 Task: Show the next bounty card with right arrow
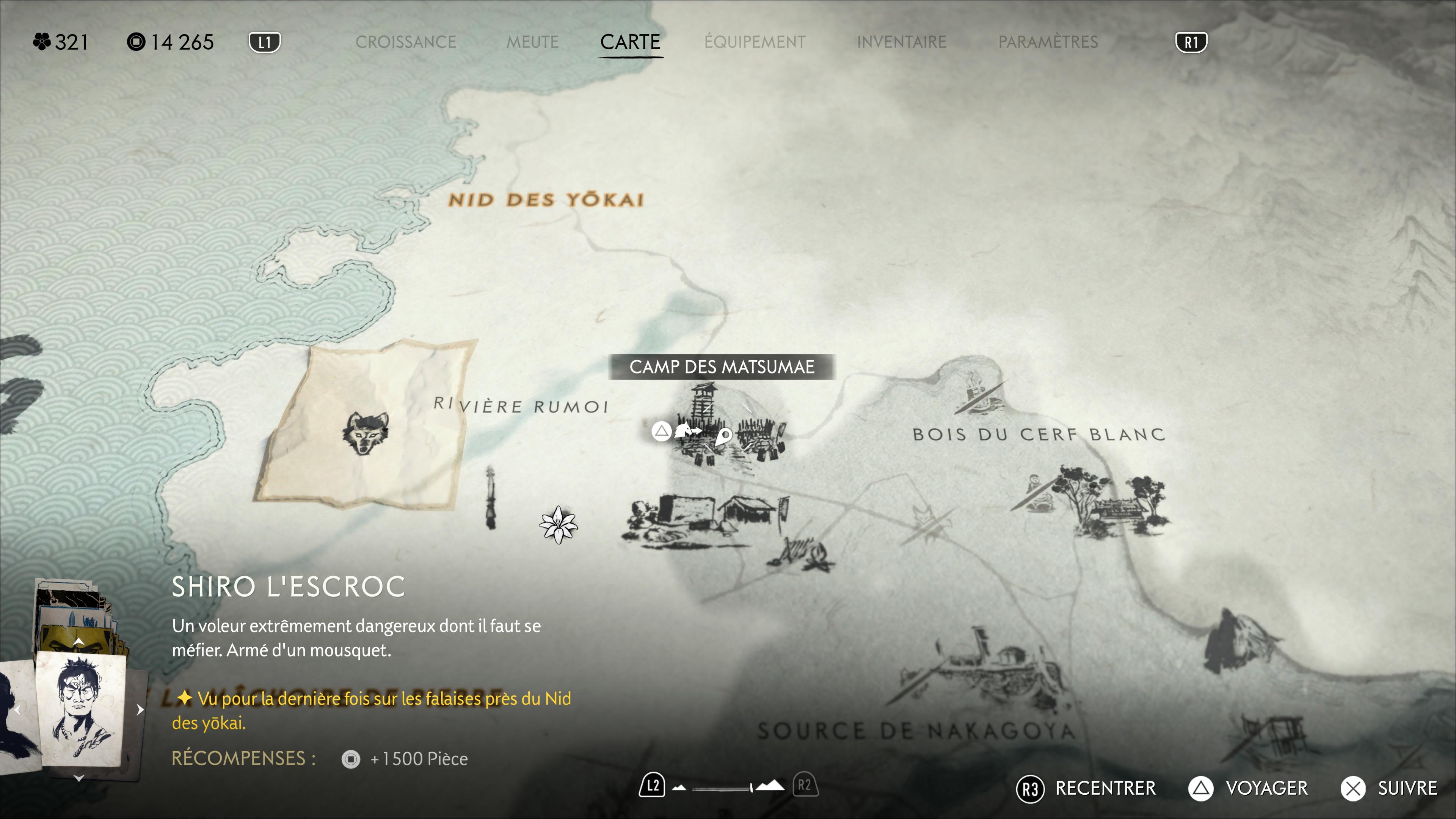click(x=140, y=709)
